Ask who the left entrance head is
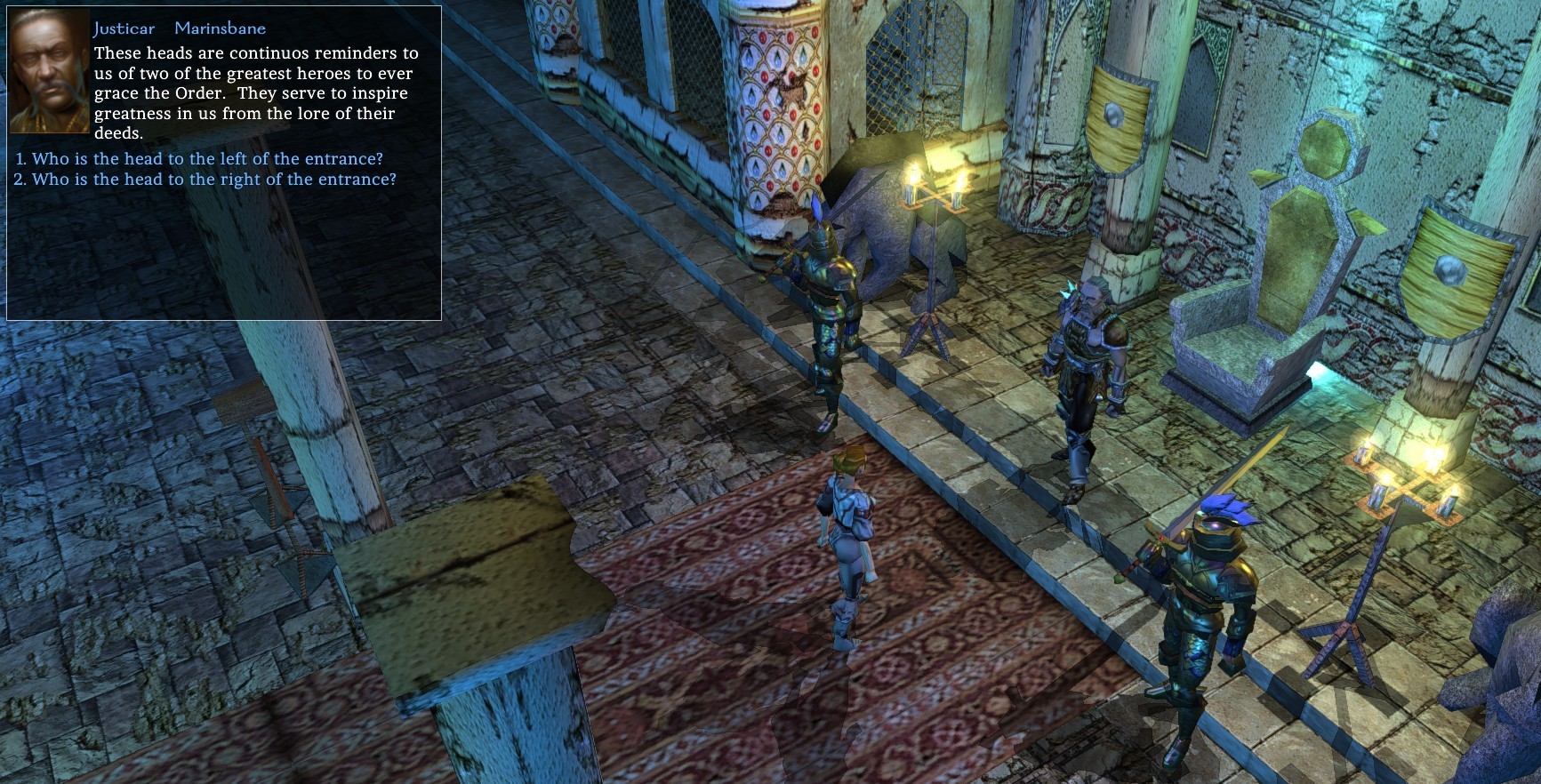Screen dimensions: 1541x784 [x=207, y=159]
